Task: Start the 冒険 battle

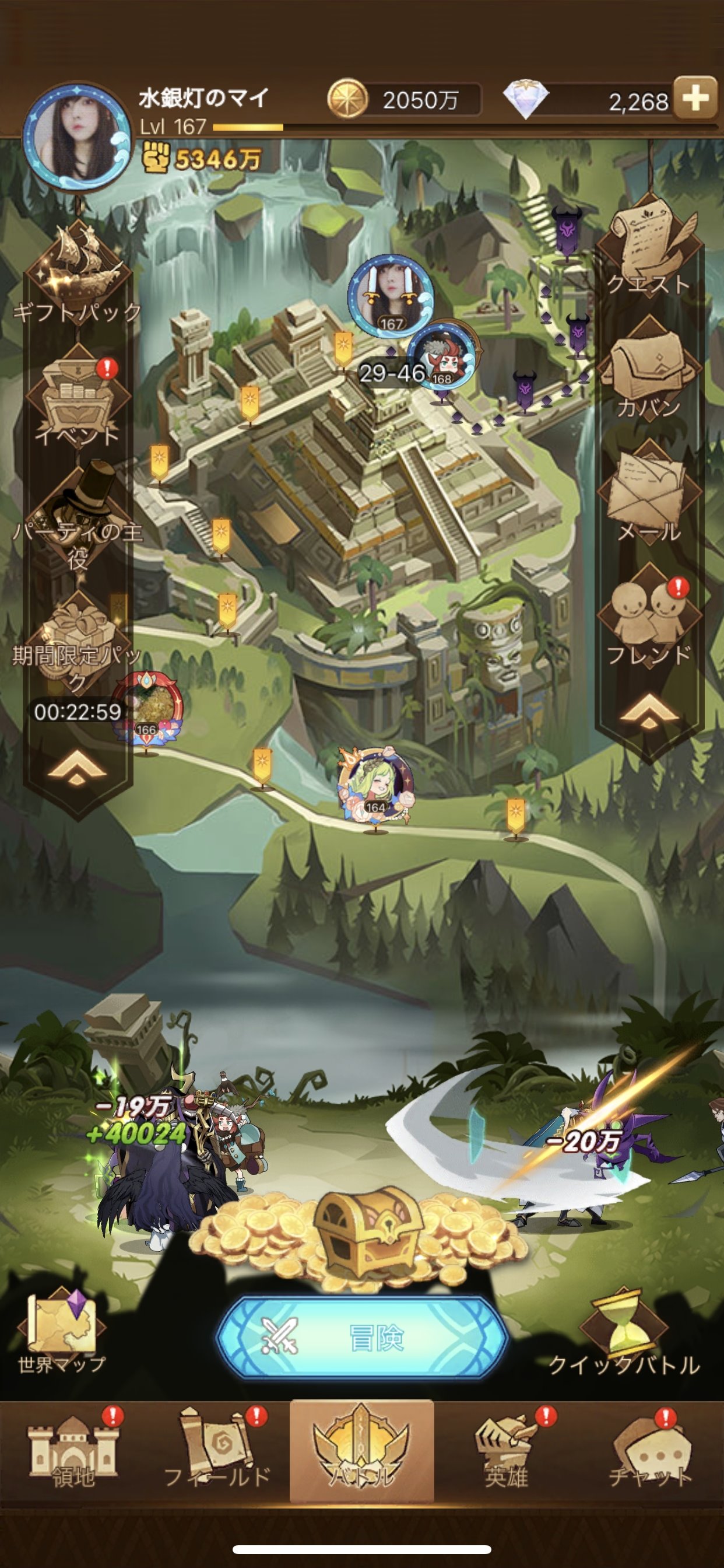Action: 362,1338
